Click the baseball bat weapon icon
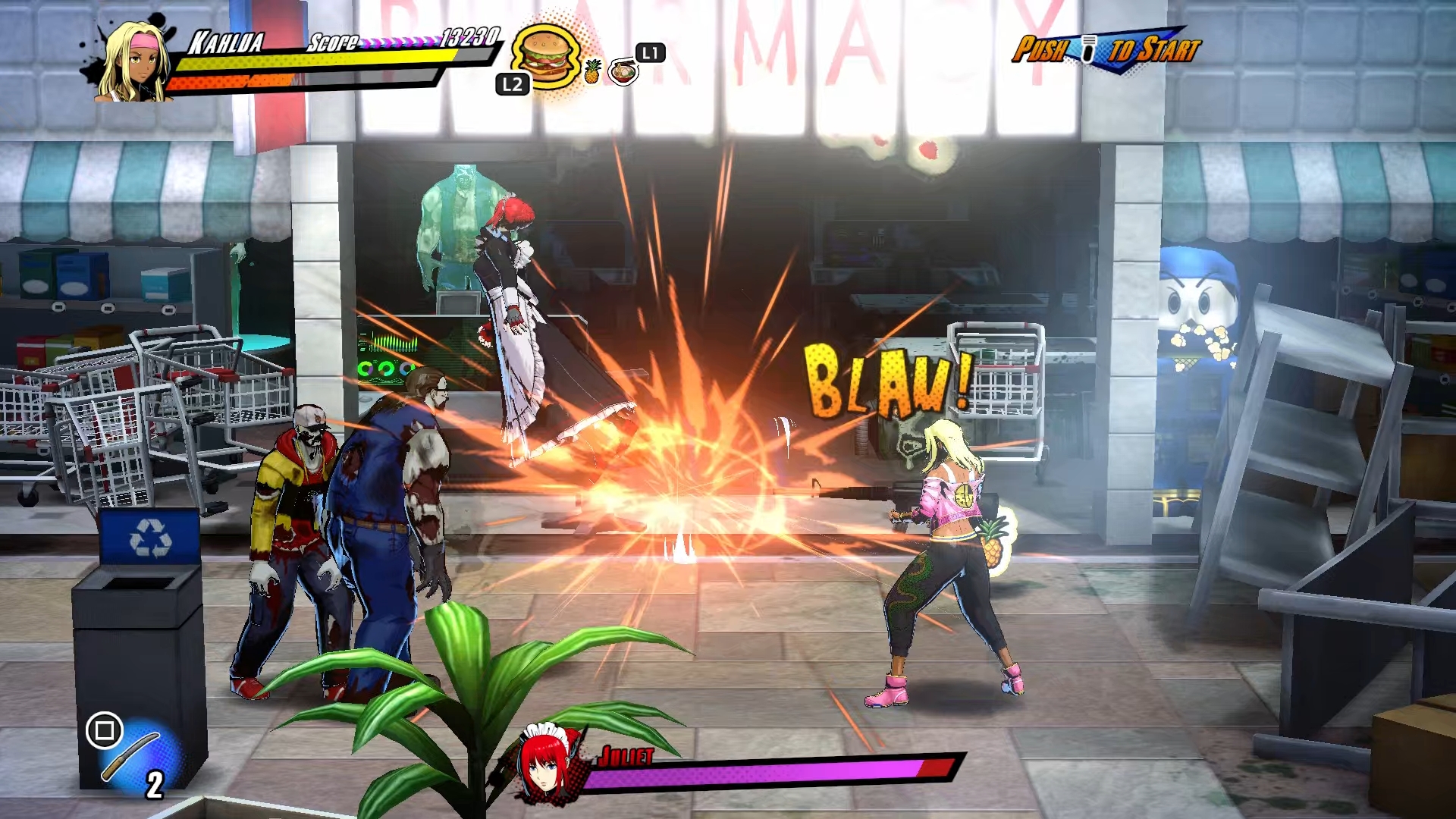This screenshot has width=1456, height=819. point(130,756)
